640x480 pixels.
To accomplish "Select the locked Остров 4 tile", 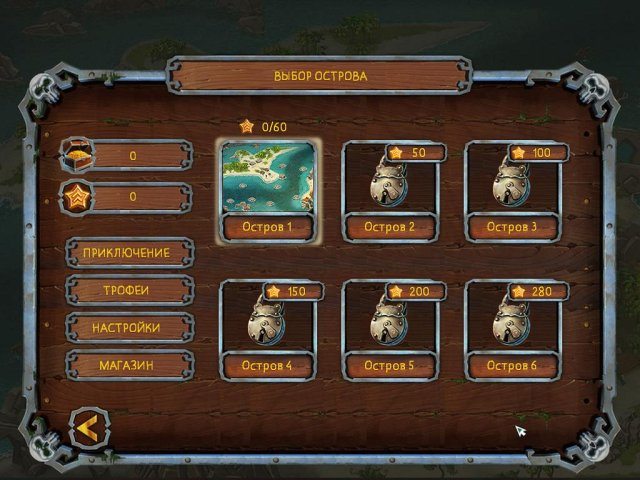I will pos(267,324).
